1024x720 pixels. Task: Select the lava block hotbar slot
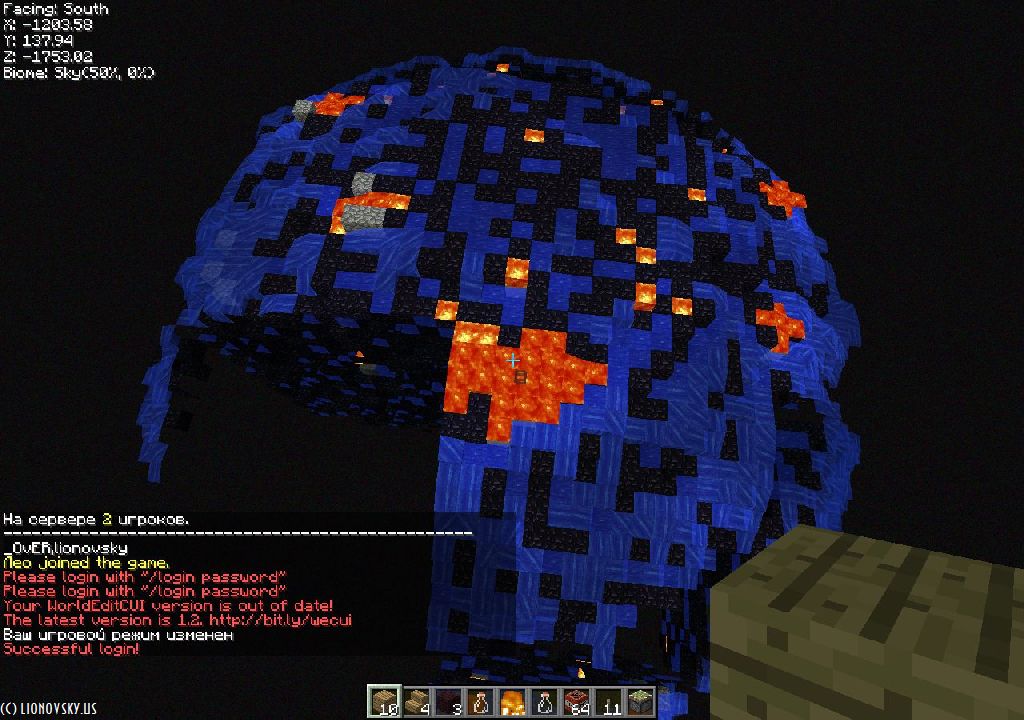(512, 701)
